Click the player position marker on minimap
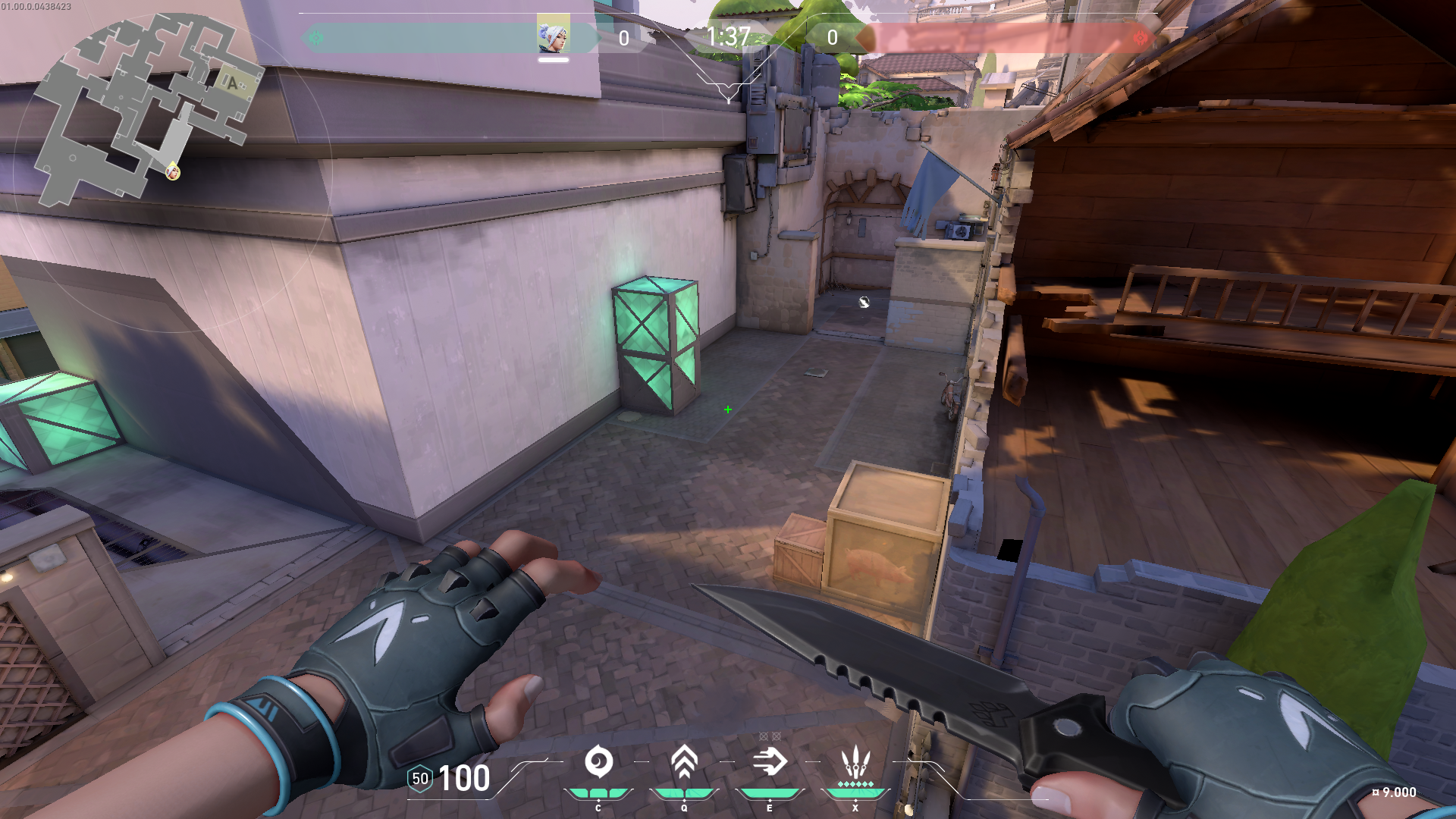Image resolution: width=1456 pixels, height=819 pixels. point(173,172)
